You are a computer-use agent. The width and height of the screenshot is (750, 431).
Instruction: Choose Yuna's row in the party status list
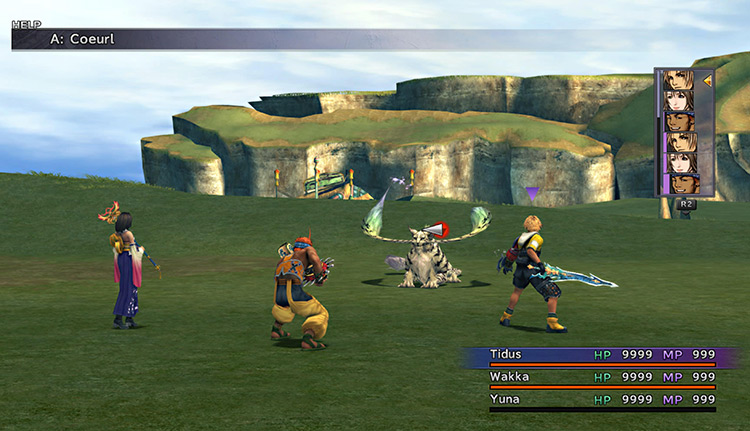click(x=602, y=400)
